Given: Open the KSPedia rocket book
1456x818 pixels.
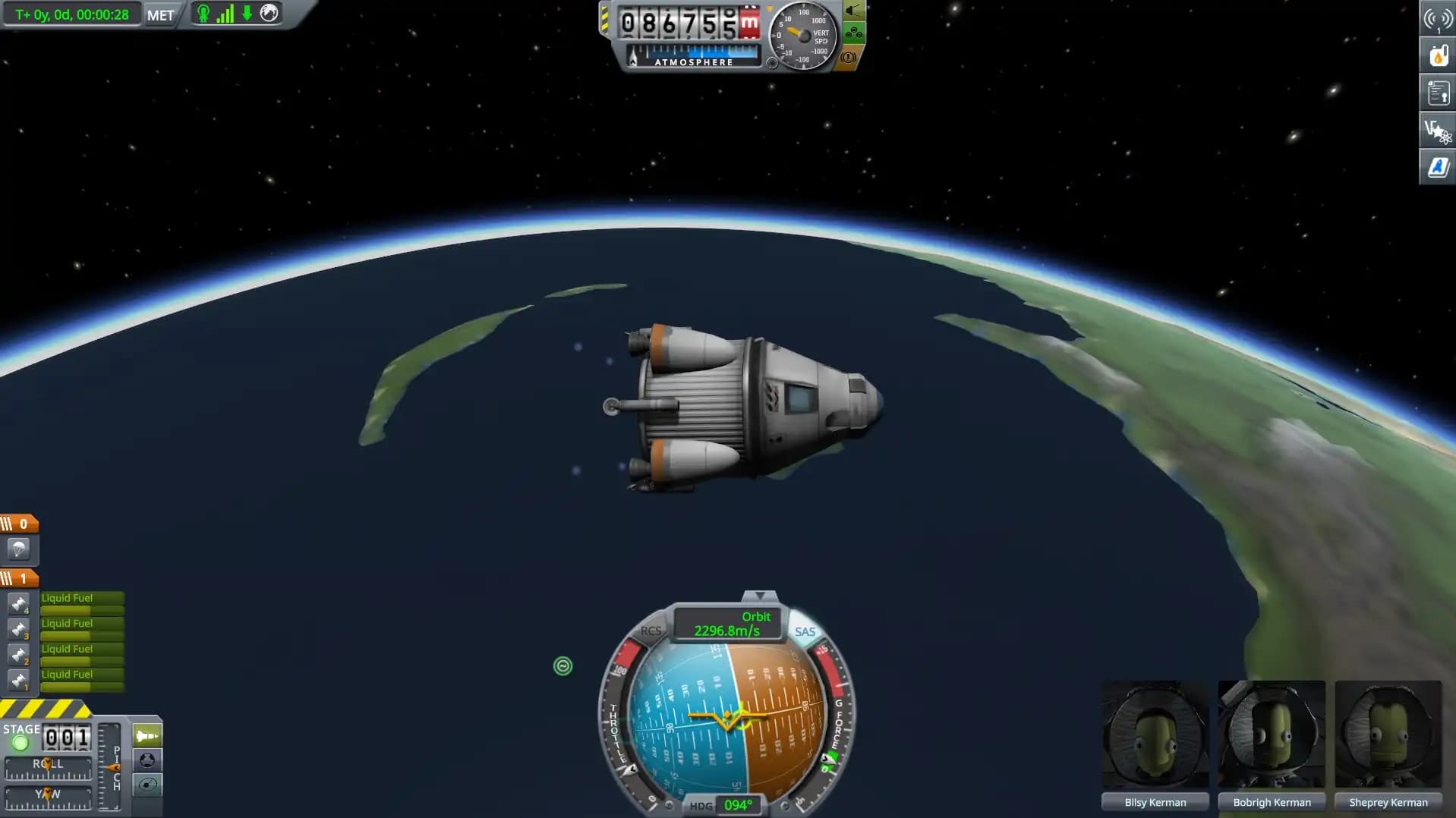Looking at the screenshot, I should point(1437,167).
